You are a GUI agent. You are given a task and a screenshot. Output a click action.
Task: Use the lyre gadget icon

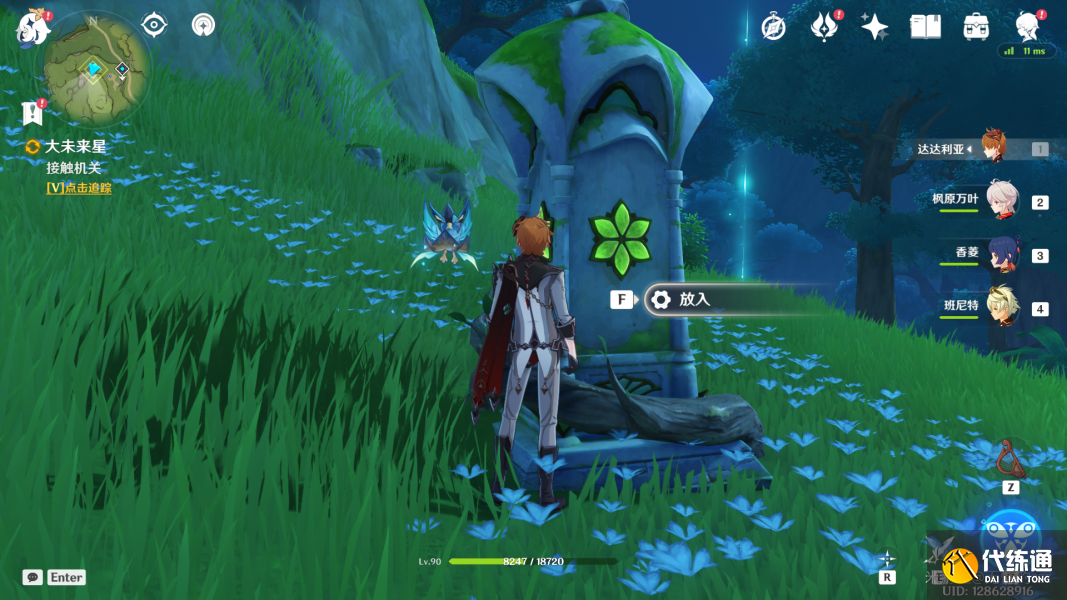tap(1011, 459)
